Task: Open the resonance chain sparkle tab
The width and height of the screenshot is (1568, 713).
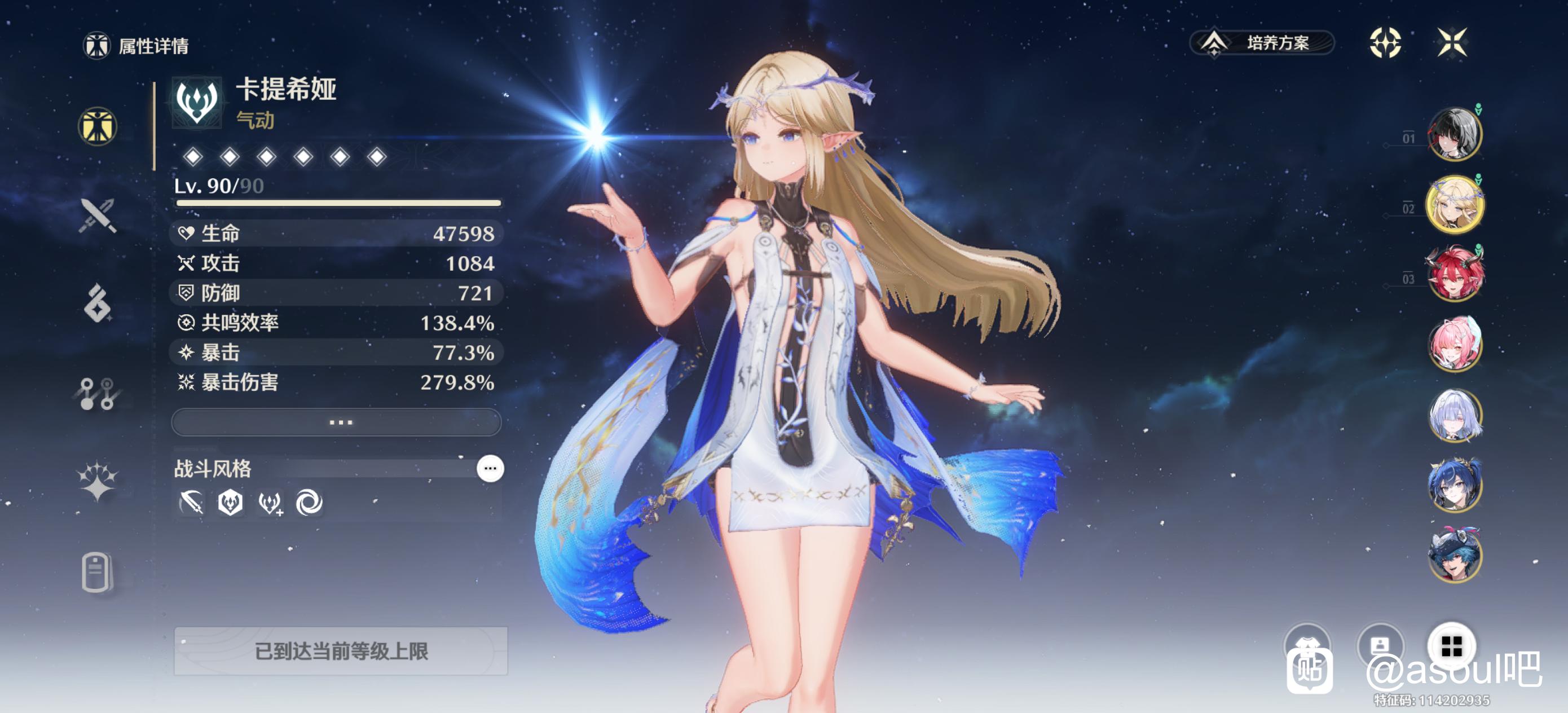Action: point(98,481)
